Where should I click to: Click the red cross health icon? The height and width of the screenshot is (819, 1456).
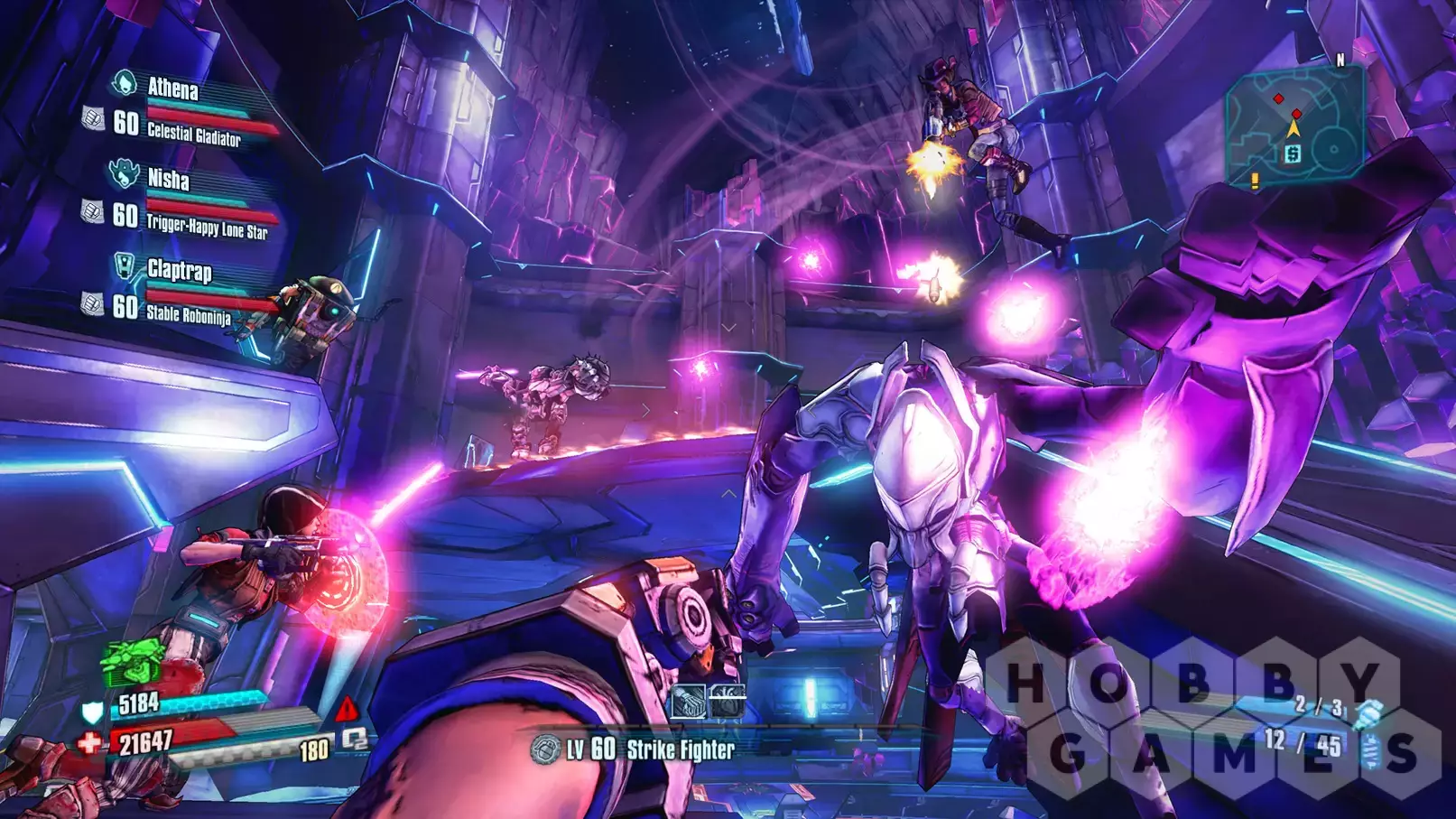click(x=89, y=743)
